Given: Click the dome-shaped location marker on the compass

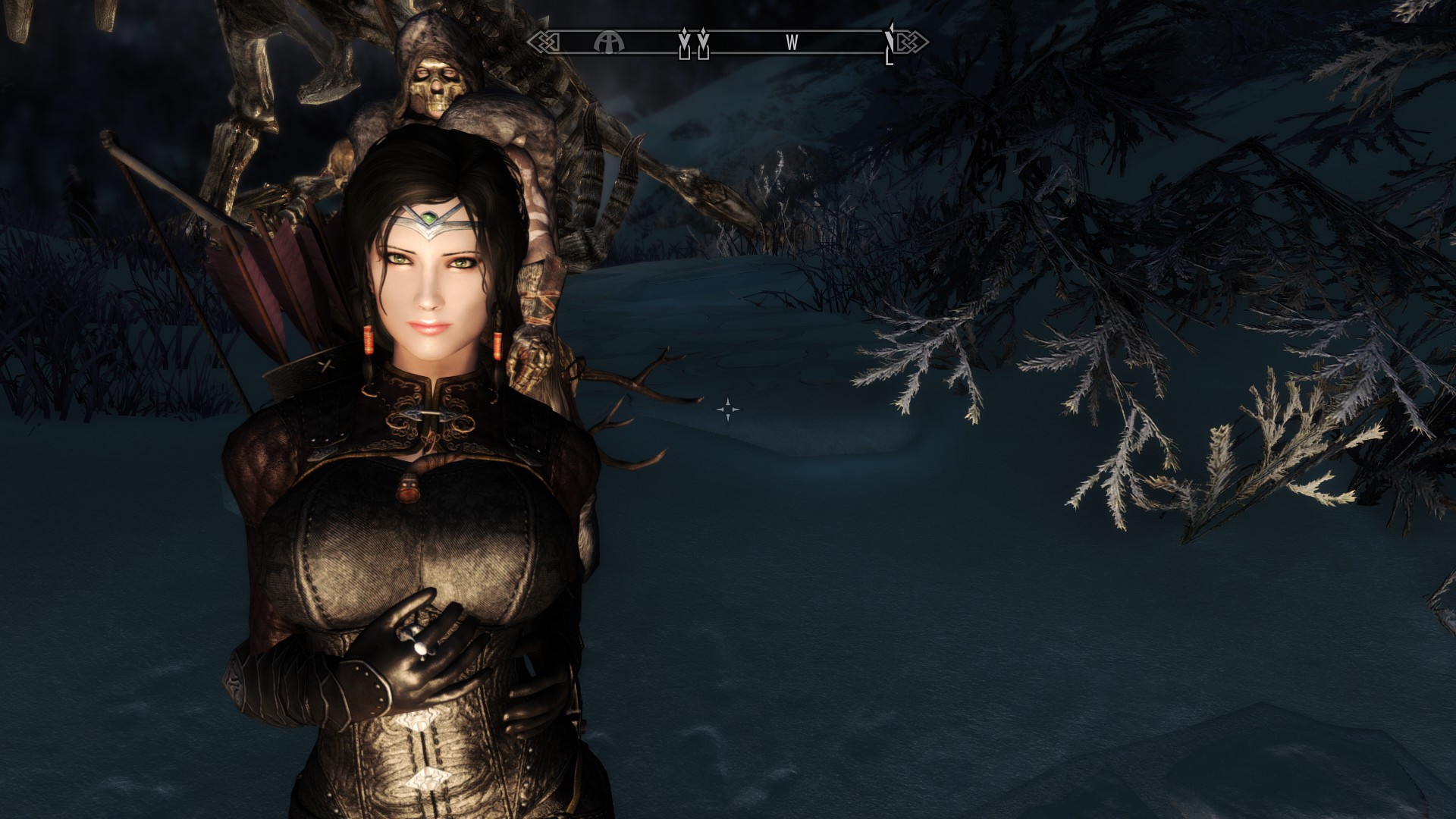Looking at the screenshot, I should [x=608, y=42].
